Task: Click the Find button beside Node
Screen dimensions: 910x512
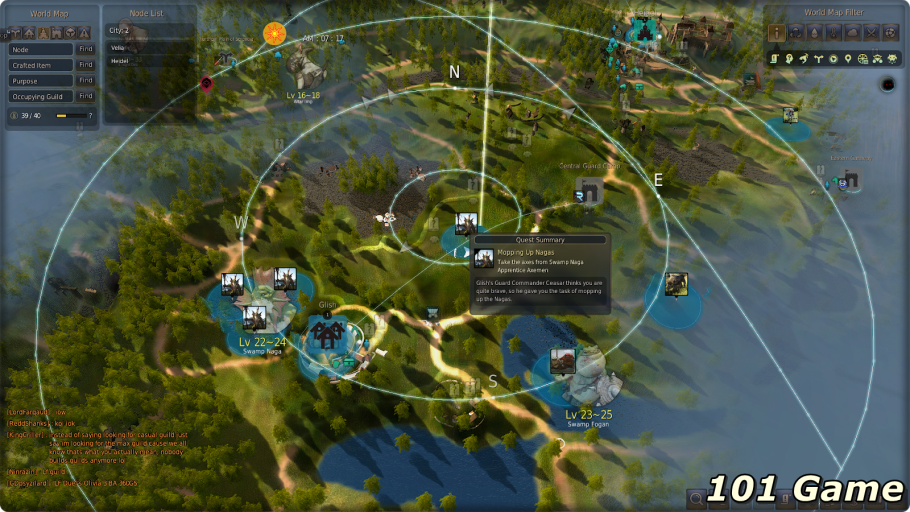Action: coord(86,49)
